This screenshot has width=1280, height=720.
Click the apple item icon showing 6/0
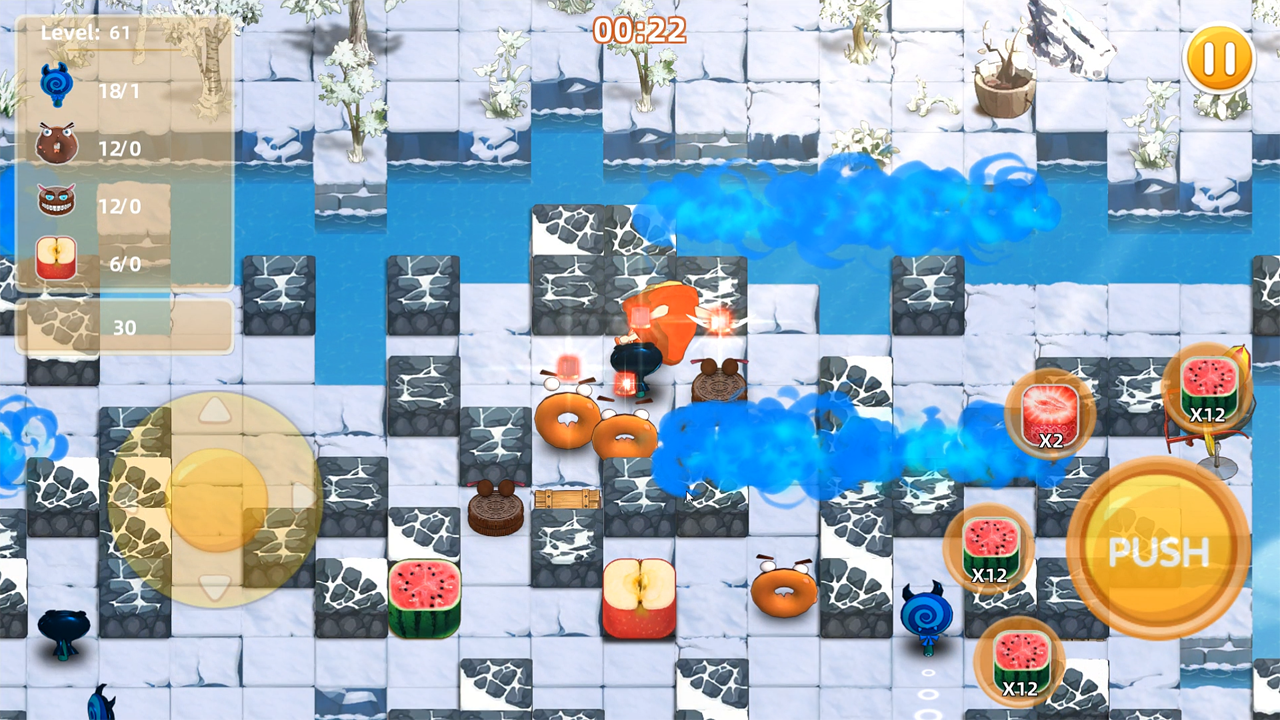tap(57, 258)
